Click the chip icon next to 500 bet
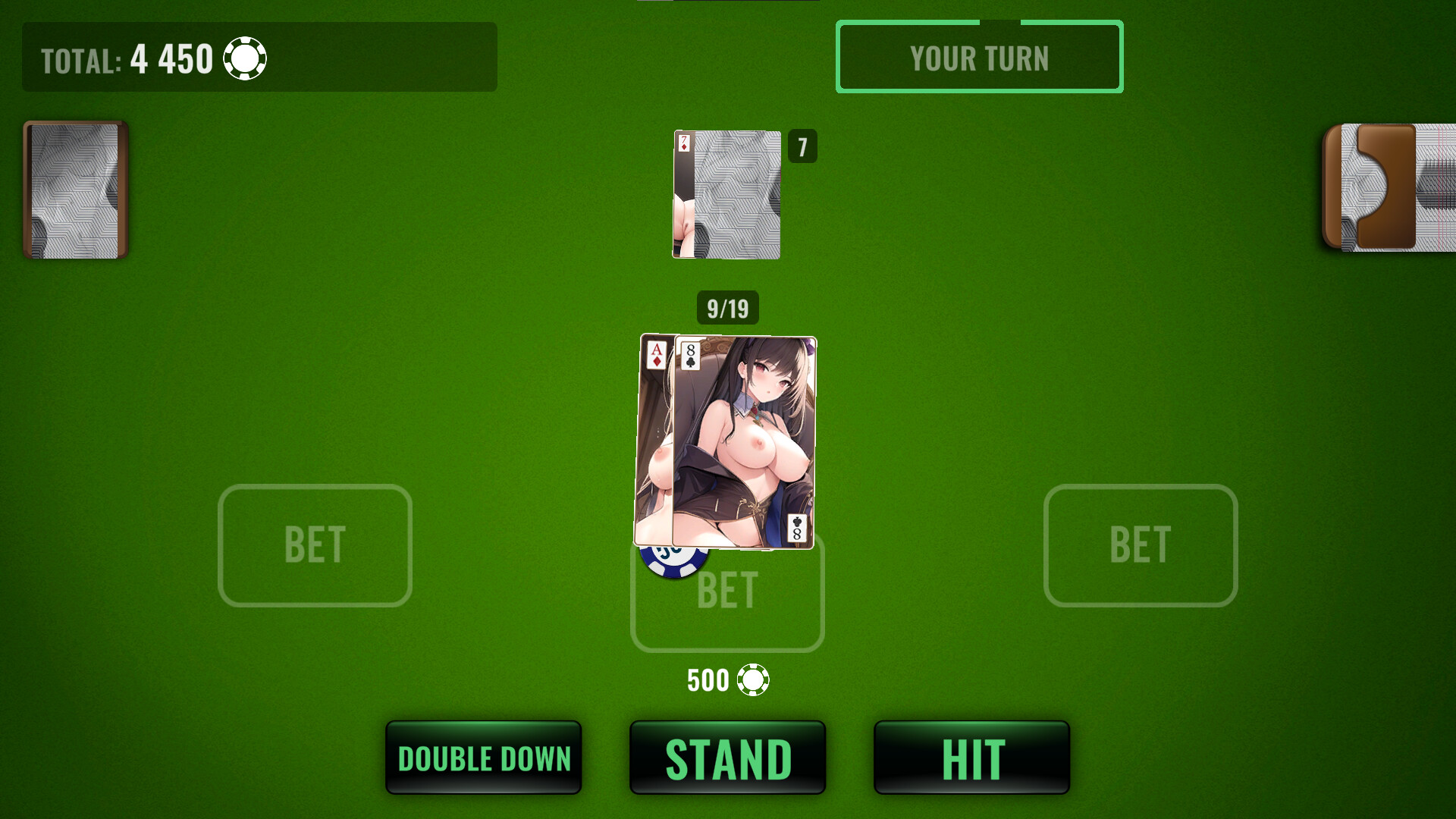This screenshot has width=1456, height=819. tap(753, 680)
